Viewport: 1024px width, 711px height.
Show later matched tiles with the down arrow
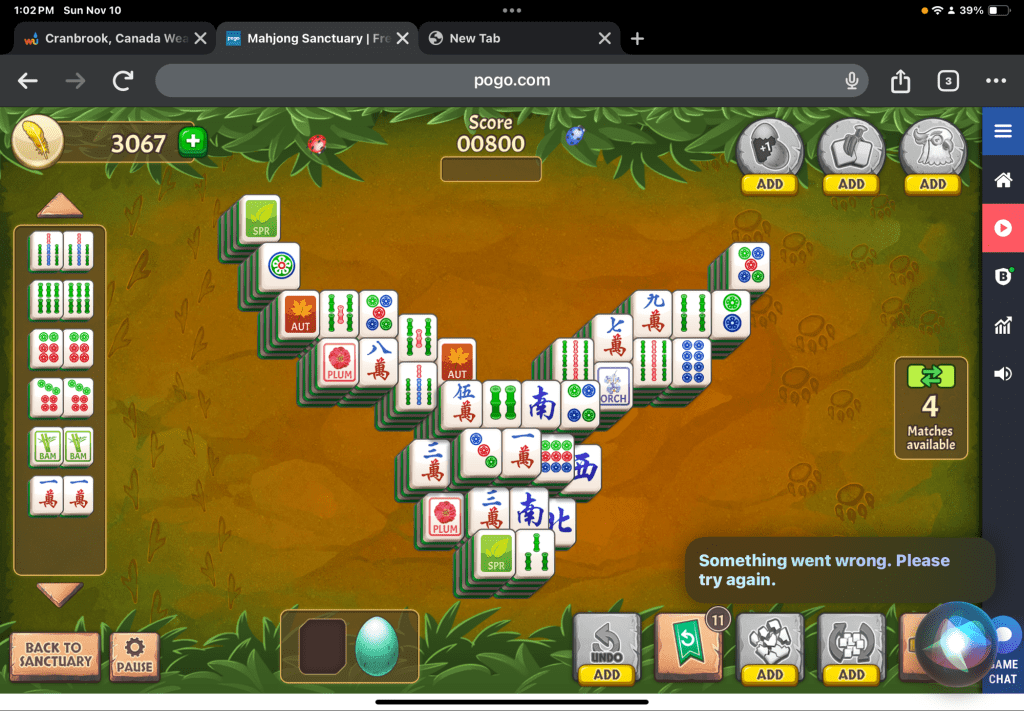click(60, 593)
